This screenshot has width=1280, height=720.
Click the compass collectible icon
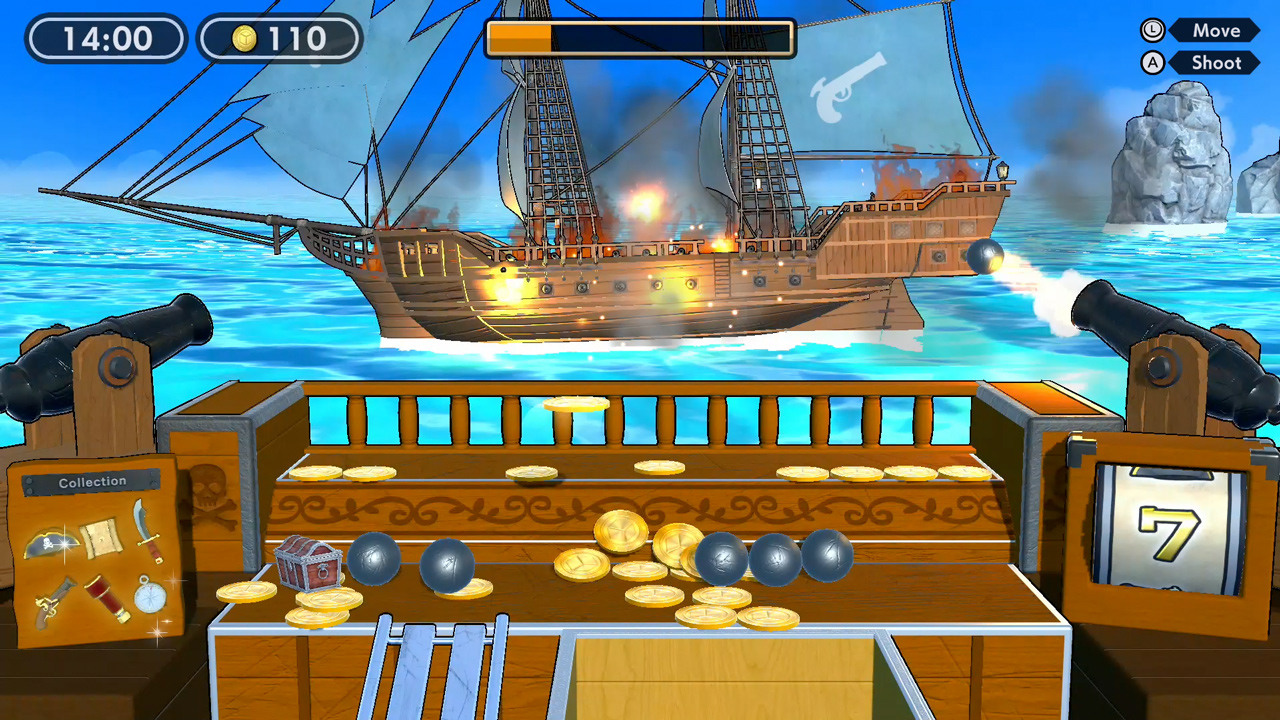[x=149, y=596]
